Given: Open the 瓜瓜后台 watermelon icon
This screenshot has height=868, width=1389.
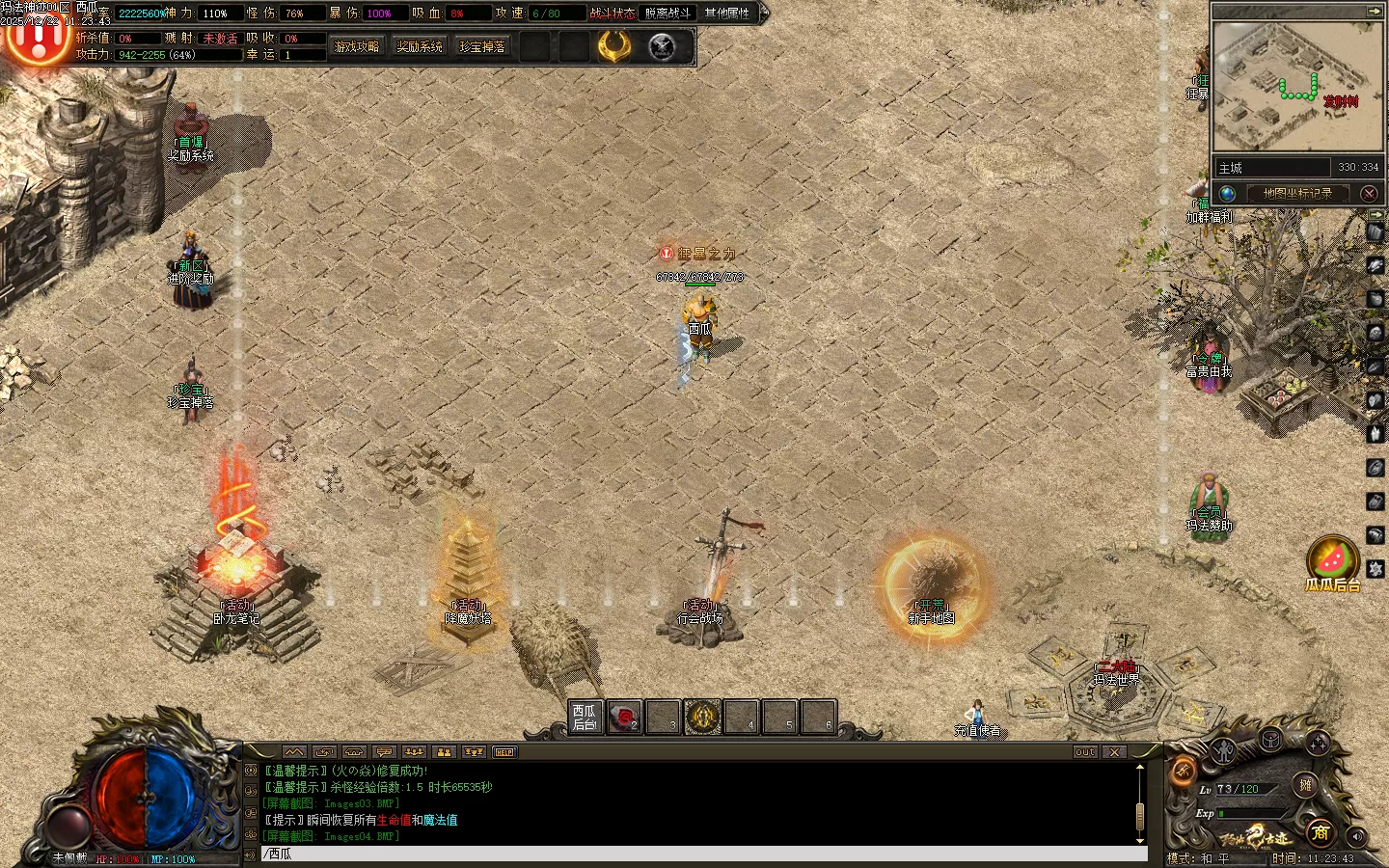Looking at the screenshot, I should pos(1332,559).
